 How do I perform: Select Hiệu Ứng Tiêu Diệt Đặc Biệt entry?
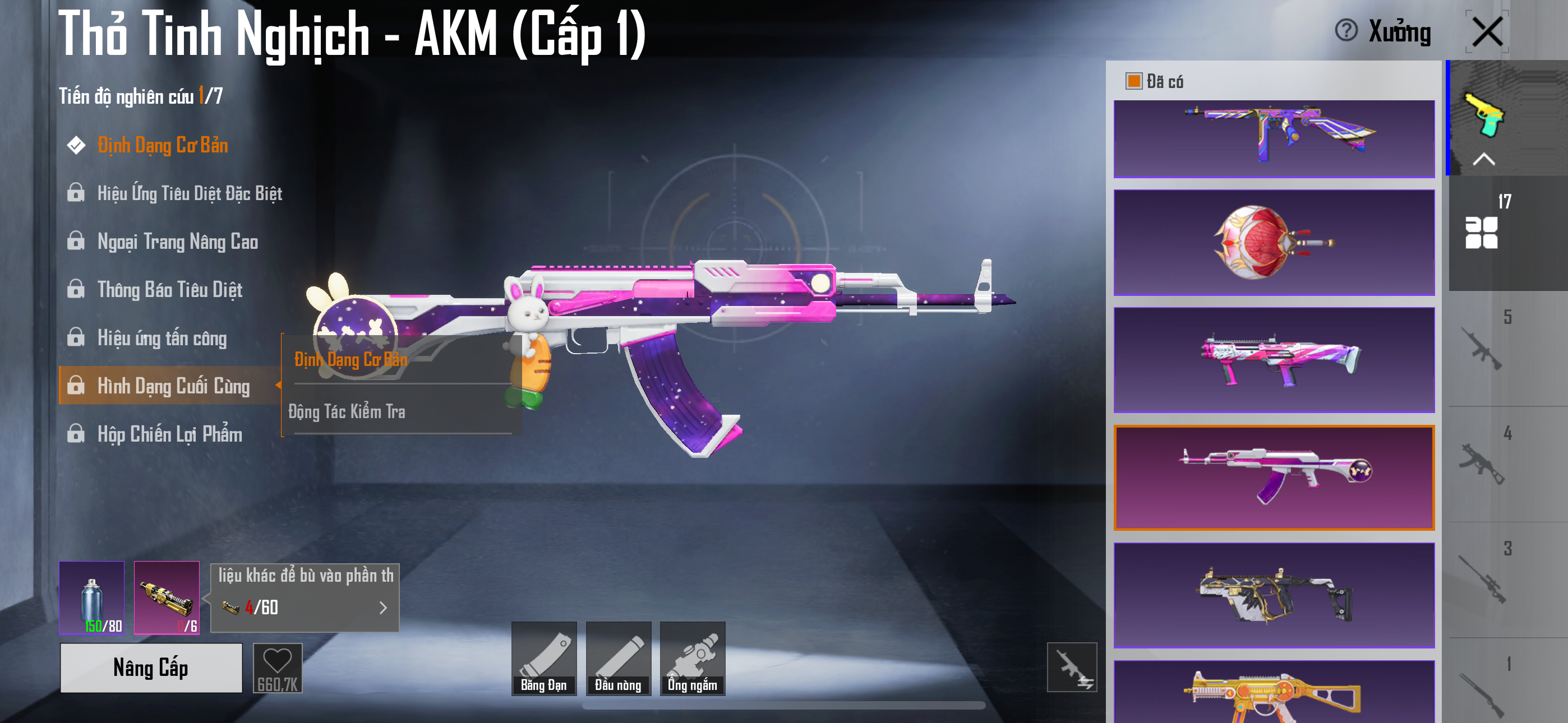point(188,193)
